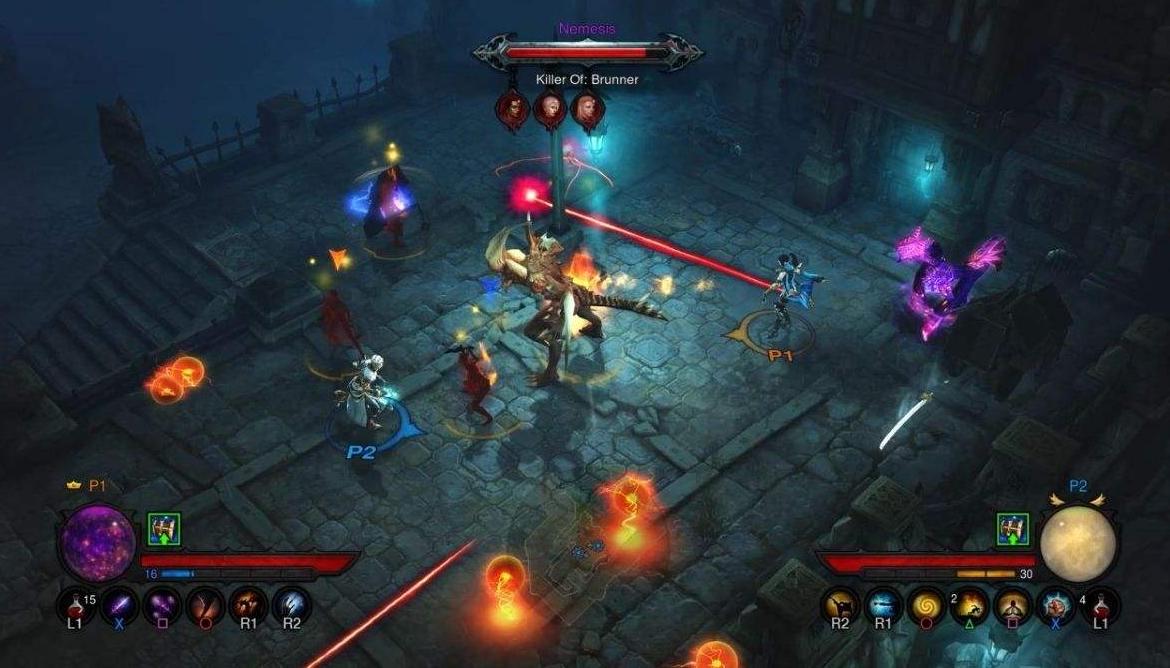This screenshot has width=1170, height=668.
Task: Trigger Player 1's red slash skill
Action: coord(204,605)
